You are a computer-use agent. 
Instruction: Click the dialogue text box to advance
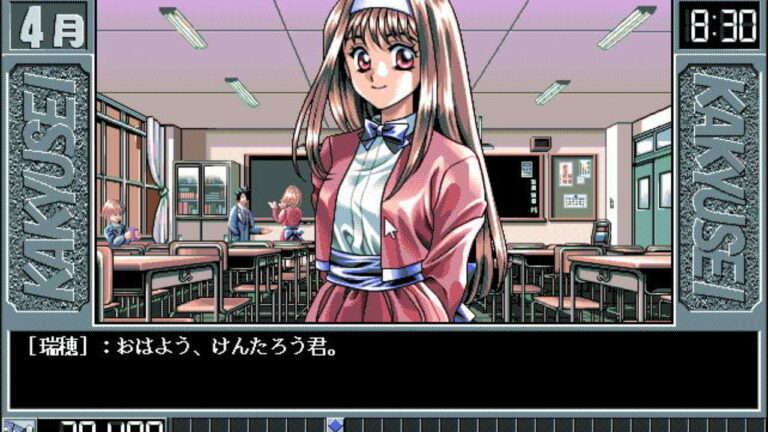point(384,369)
